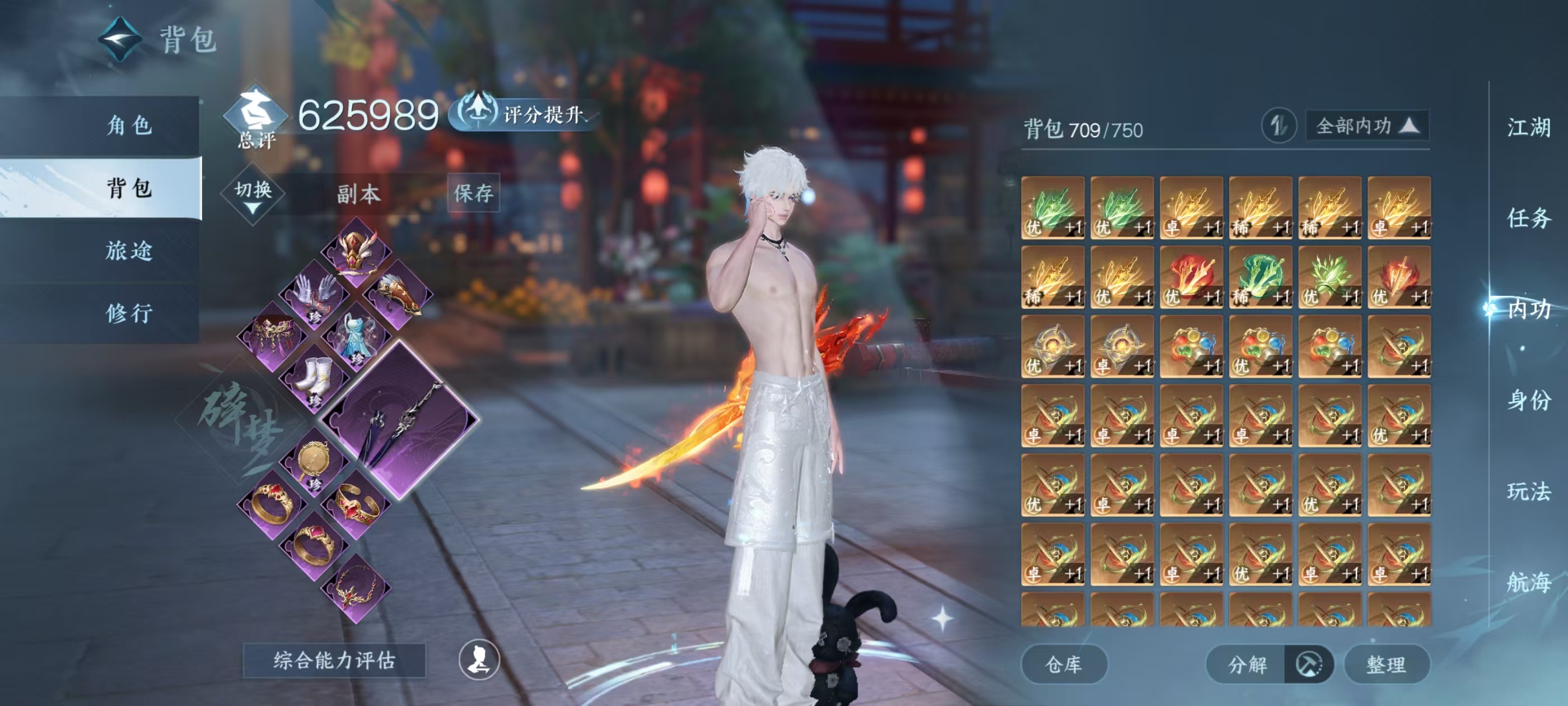The height and width of the screenshot is (706, 1568).
Task: Toggle the 切换 loadout button
Action: pos(253,195)
